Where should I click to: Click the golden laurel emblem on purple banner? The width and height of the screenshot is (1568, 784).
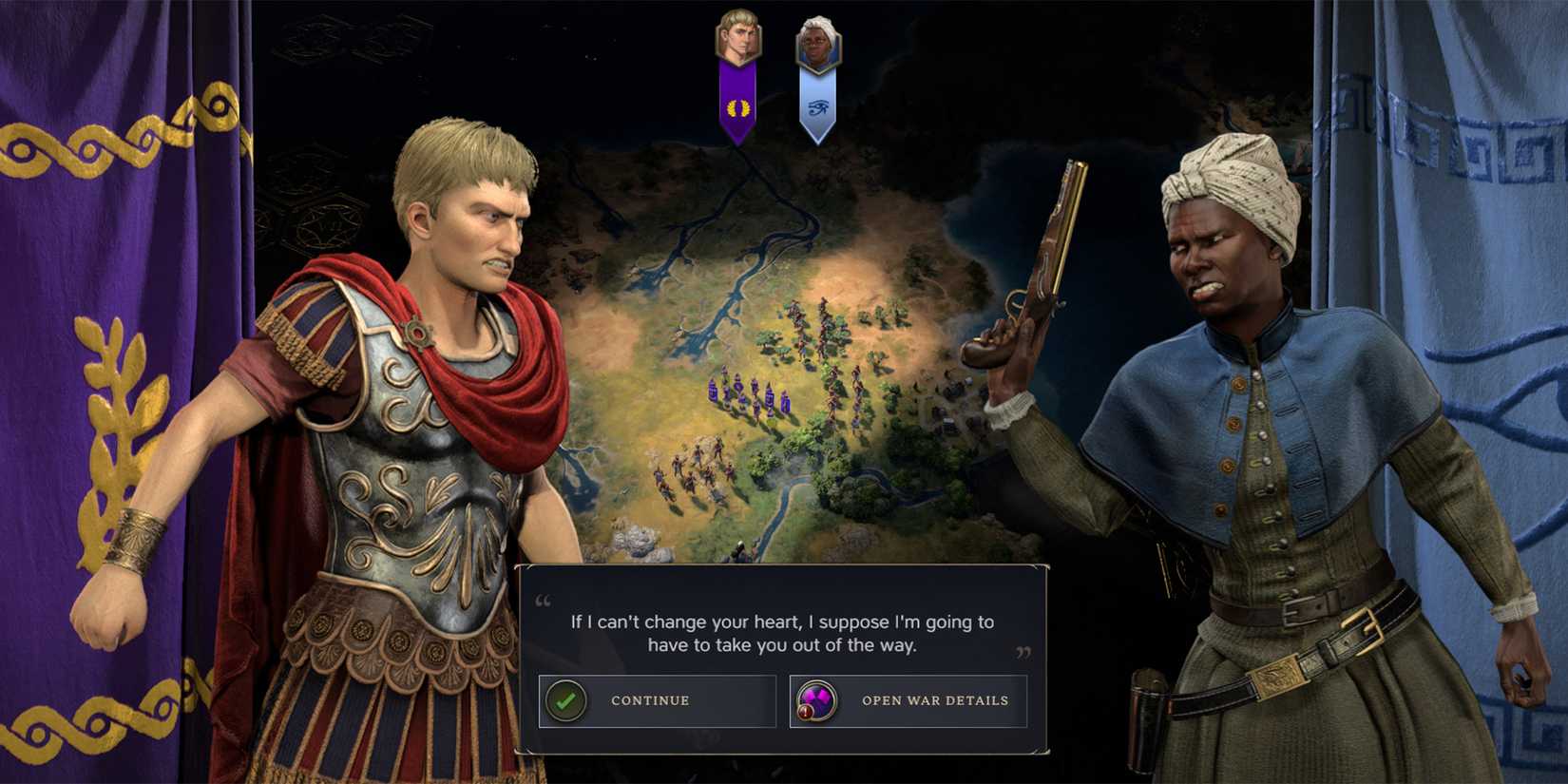coord(736,106)
